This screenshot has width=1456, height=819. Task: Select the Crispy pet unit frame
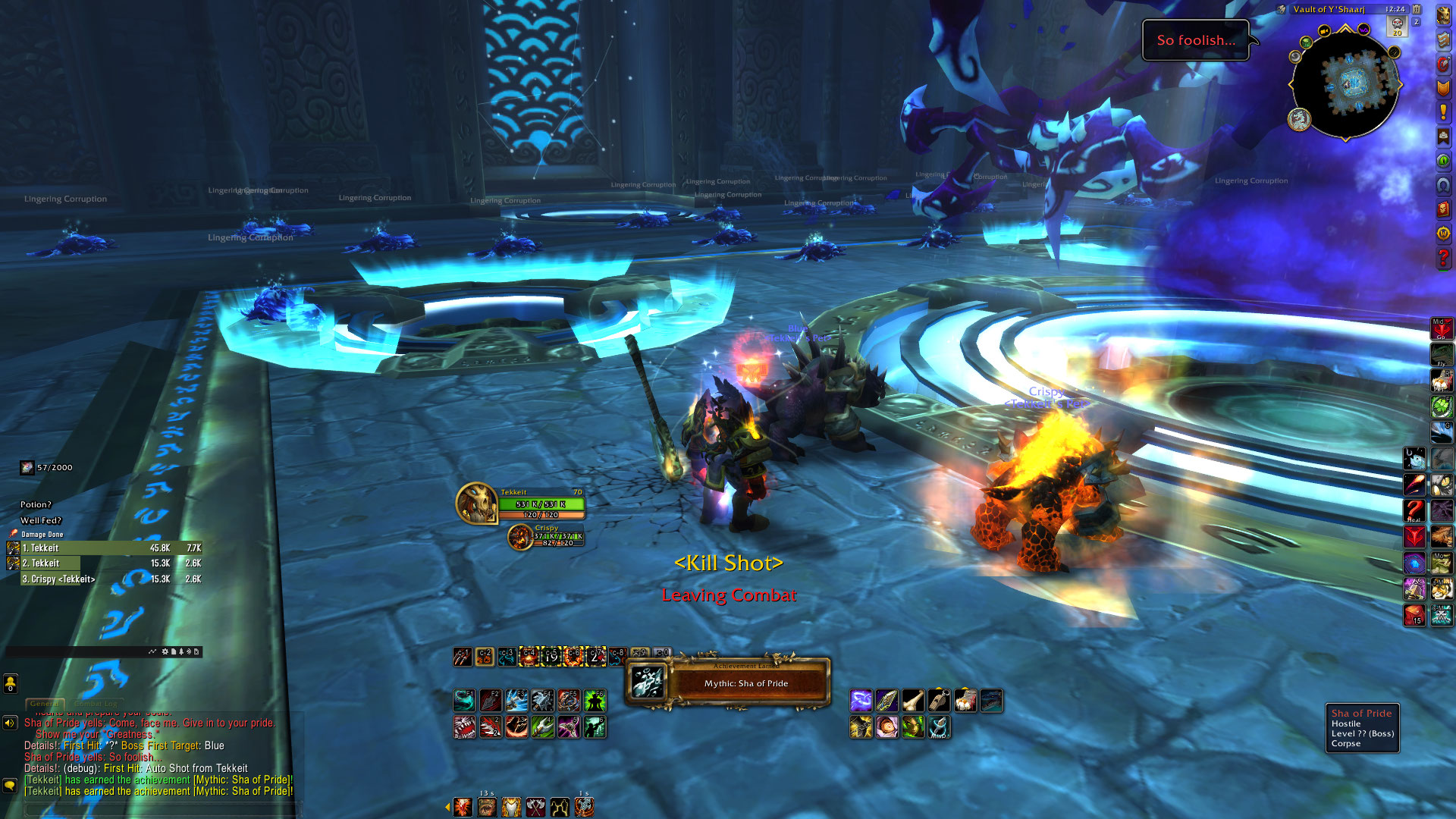pos(546,536)
